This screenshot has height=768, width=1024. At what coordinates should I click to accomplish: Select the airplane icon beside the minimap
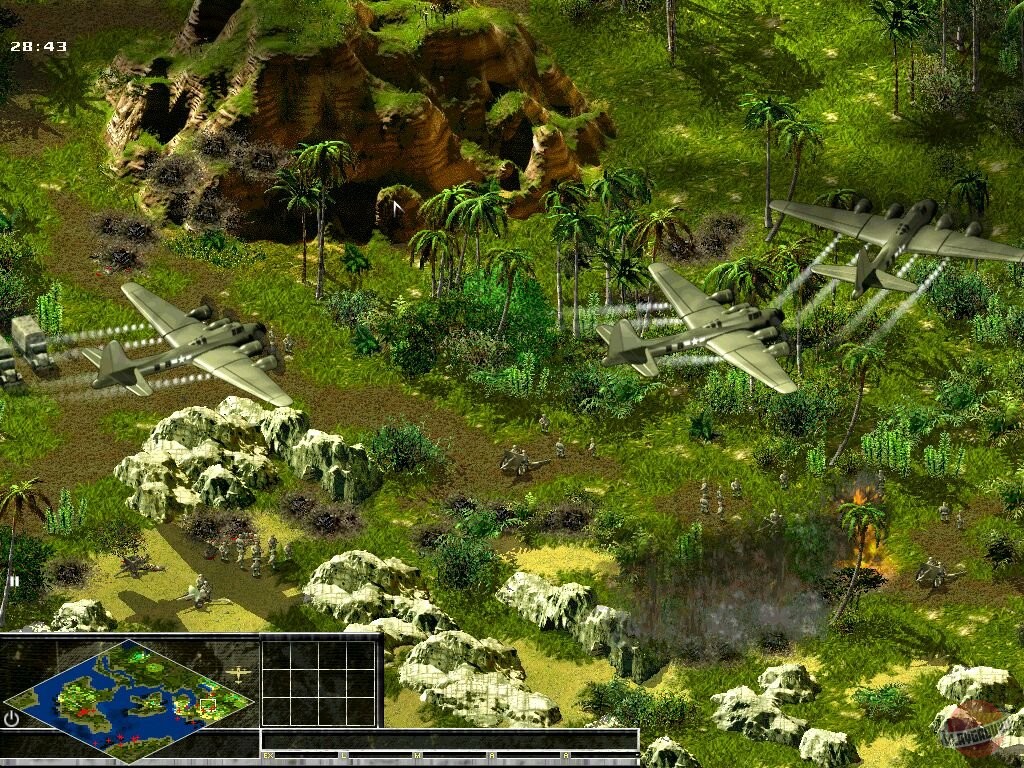coord(238,674)
